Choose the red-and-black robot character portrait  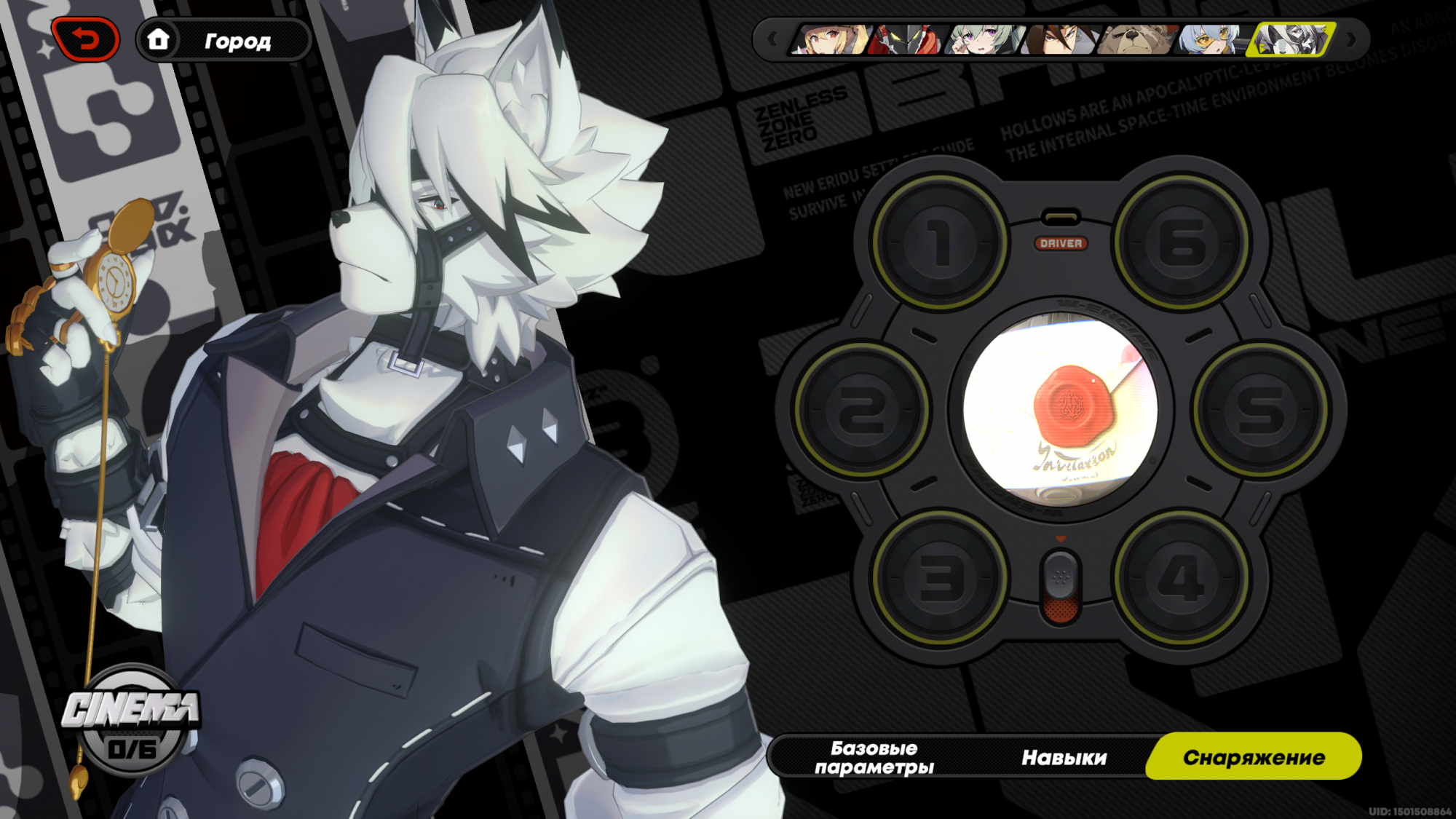coord(906,39)
